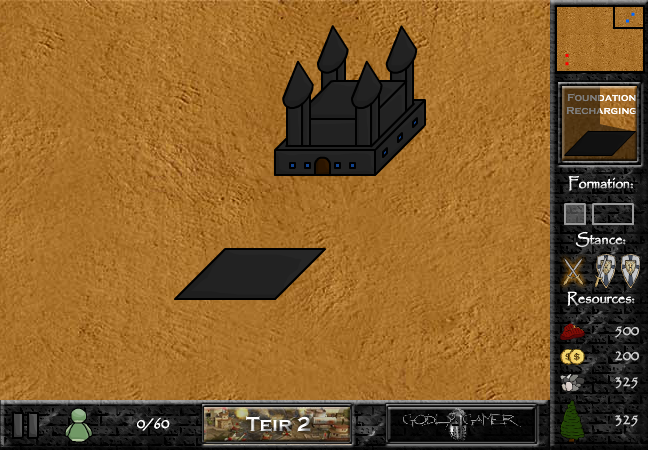Screen dimensions: 648x450
Task: Set stance to shield-only defensive
Action: click(629, 271)
